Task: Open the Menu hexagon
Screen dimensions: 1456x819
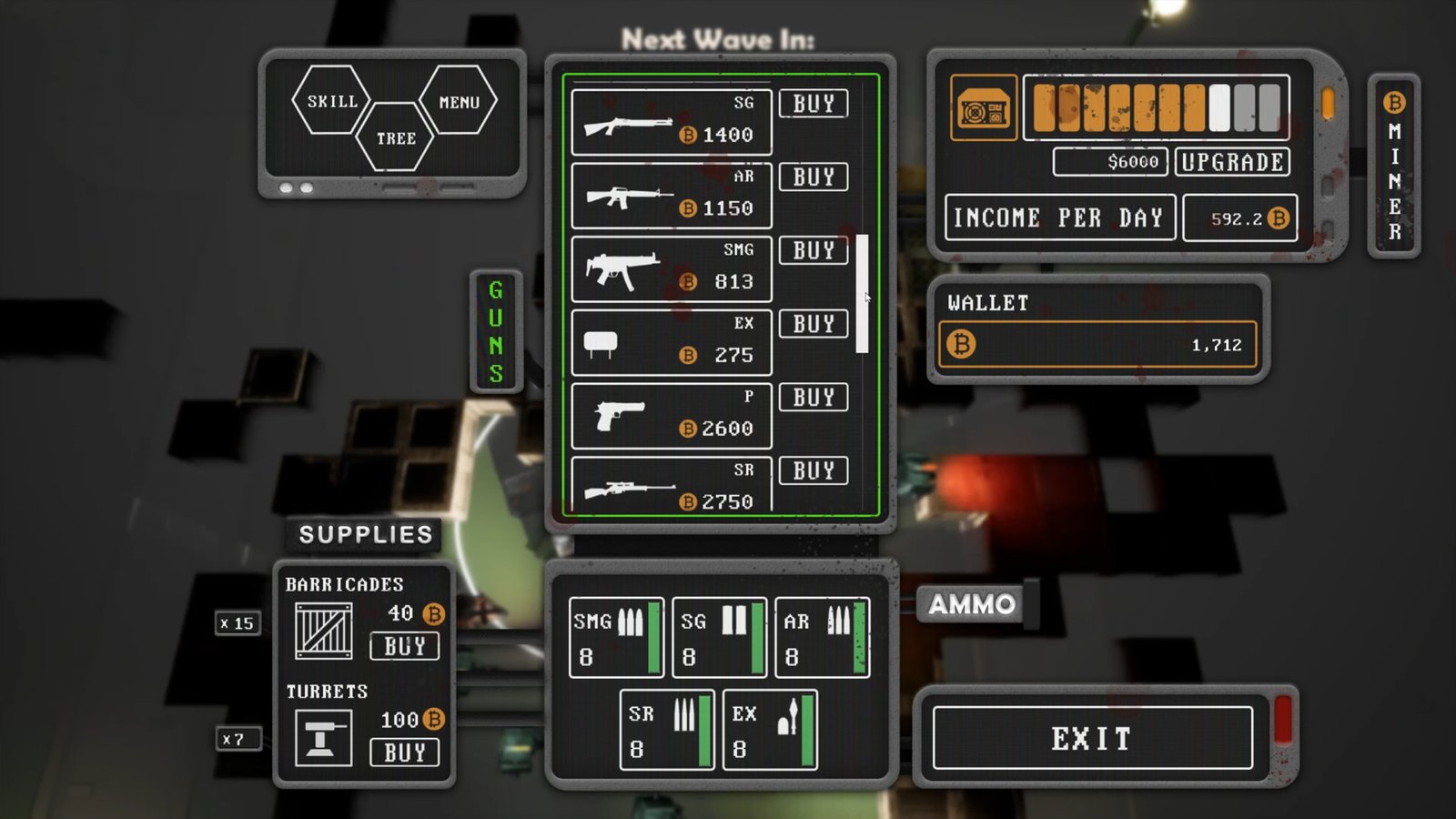Action: [x=459, y=102]
